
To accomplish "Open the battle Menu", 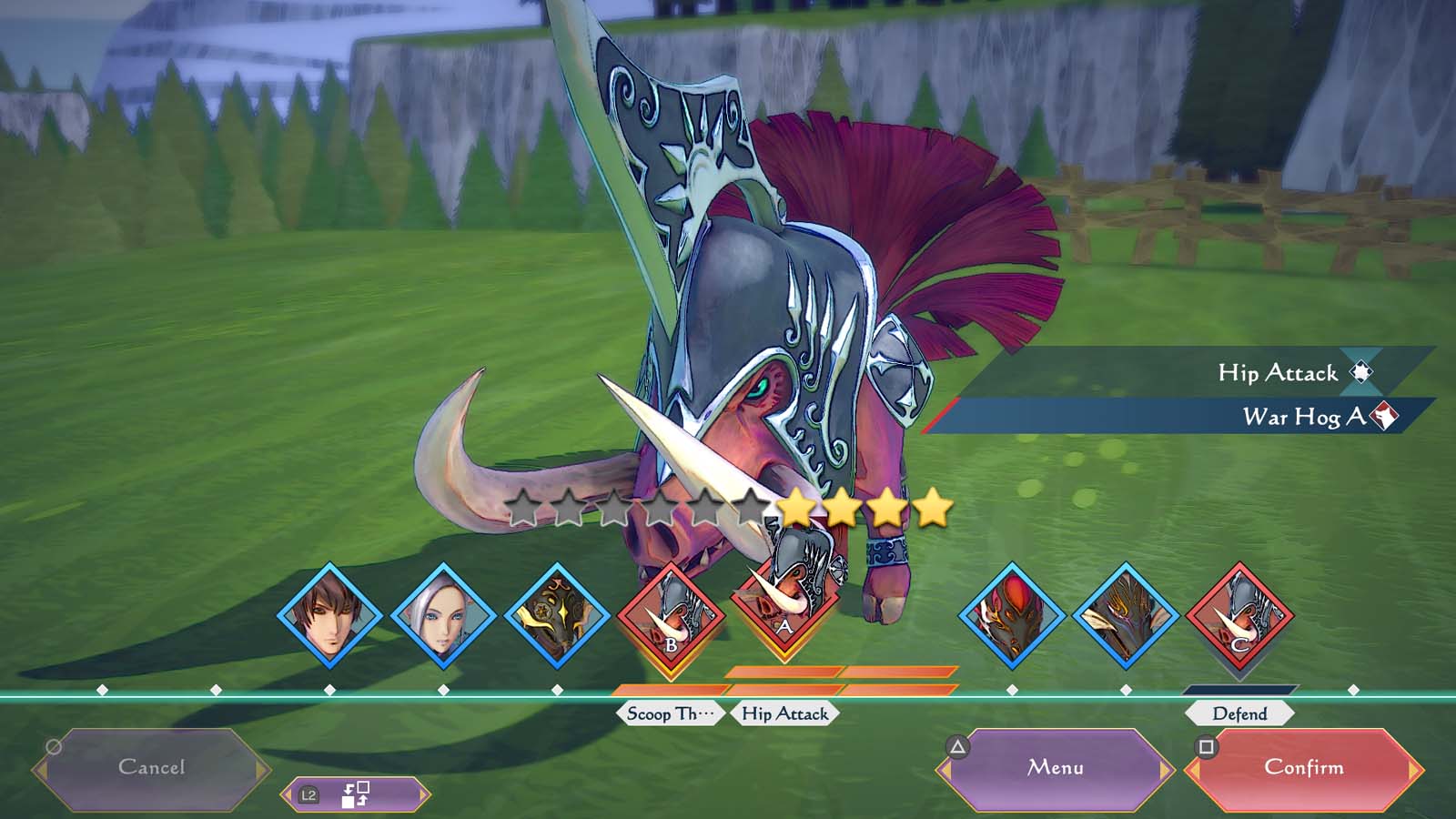I will (x=1056, y=768).
